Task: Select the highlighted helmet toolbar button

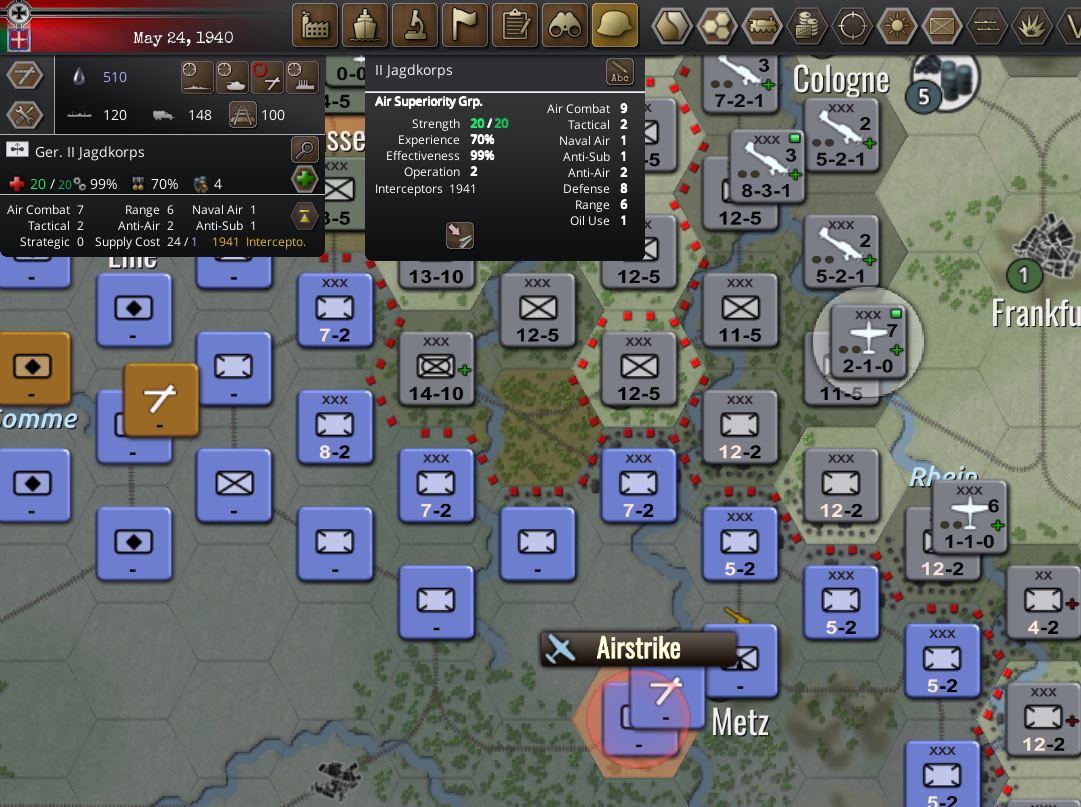Action: point(615,25)
